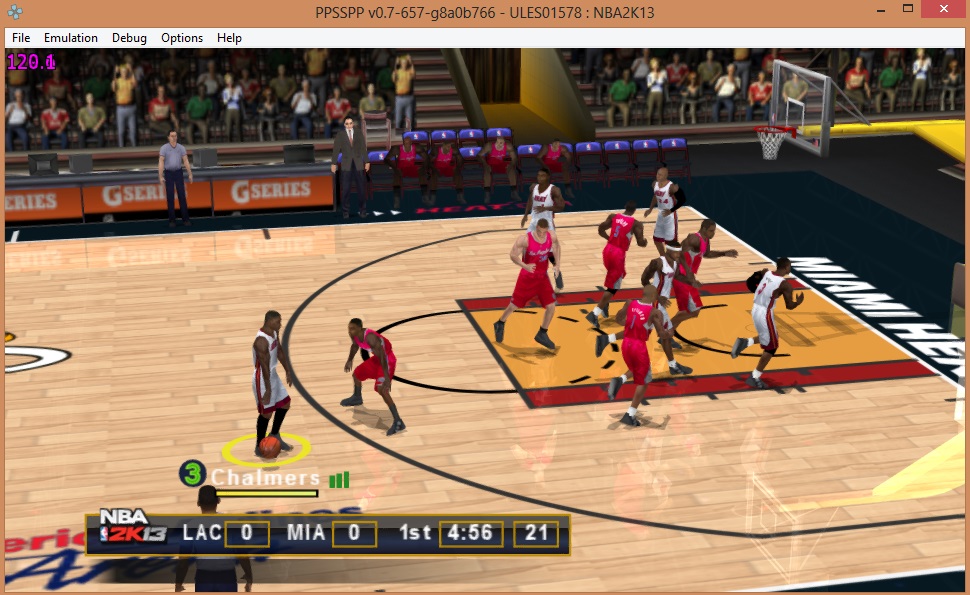The height and width of the screenshot is (595, 970).
Task: Open the Options menu
Action: (182, 38)
